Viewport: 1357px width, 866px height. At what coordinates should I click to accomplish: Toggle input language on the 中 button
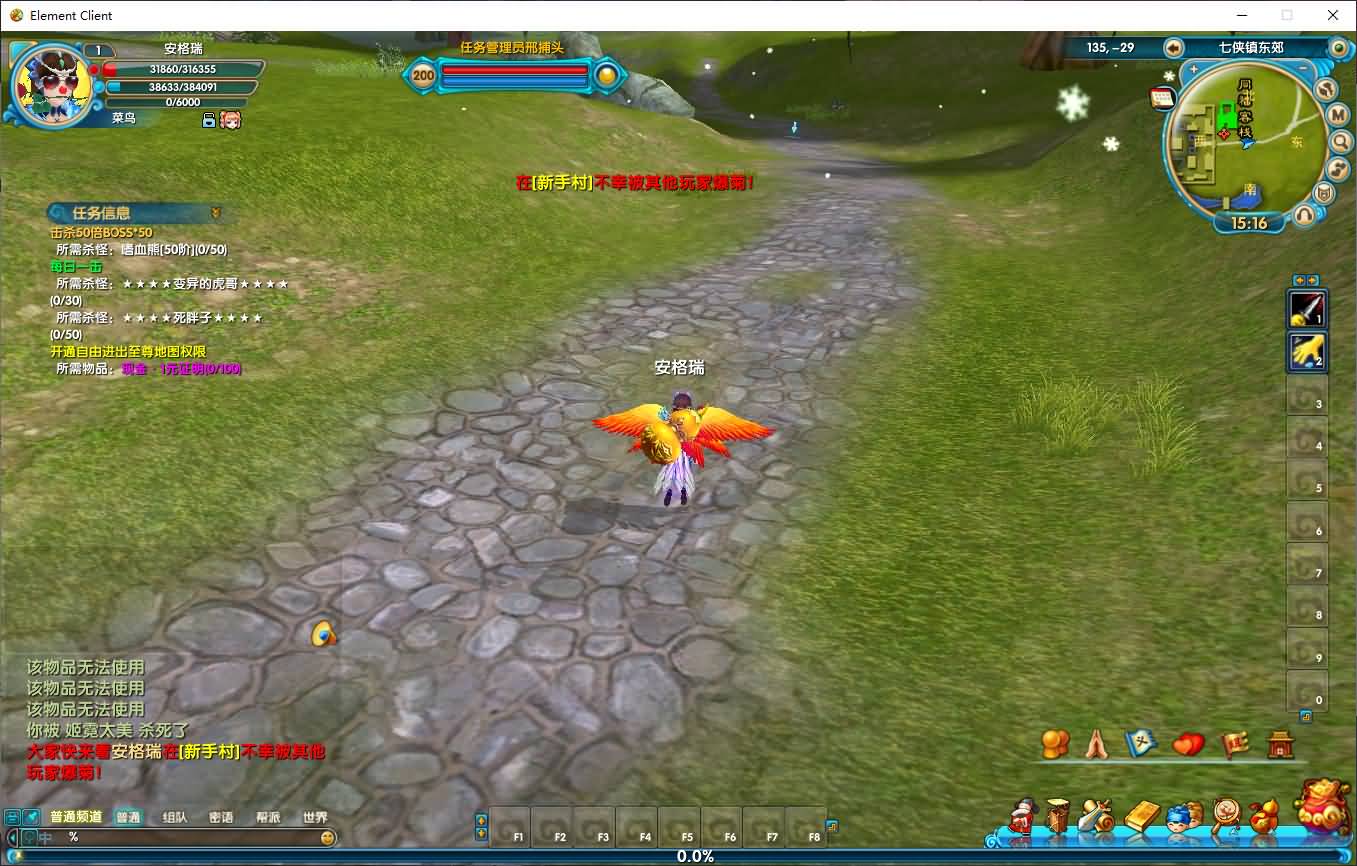[45, 837]
